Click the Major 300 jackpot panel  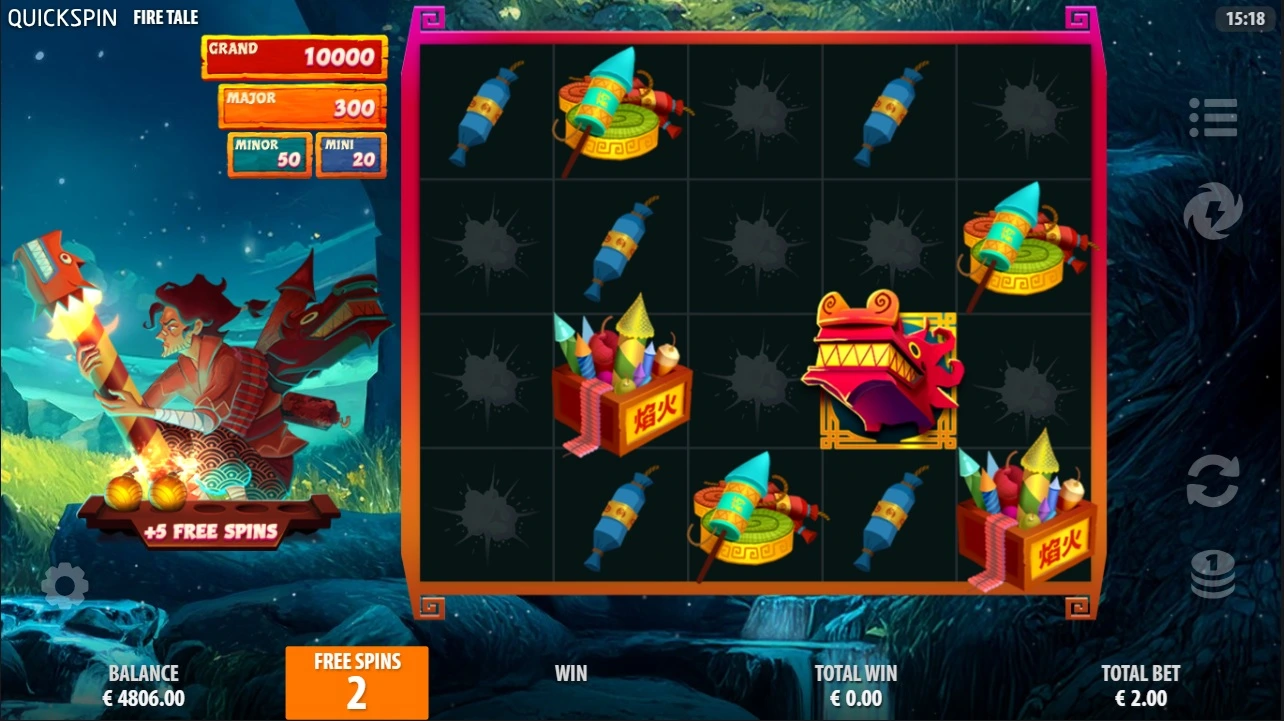[302, 106]
